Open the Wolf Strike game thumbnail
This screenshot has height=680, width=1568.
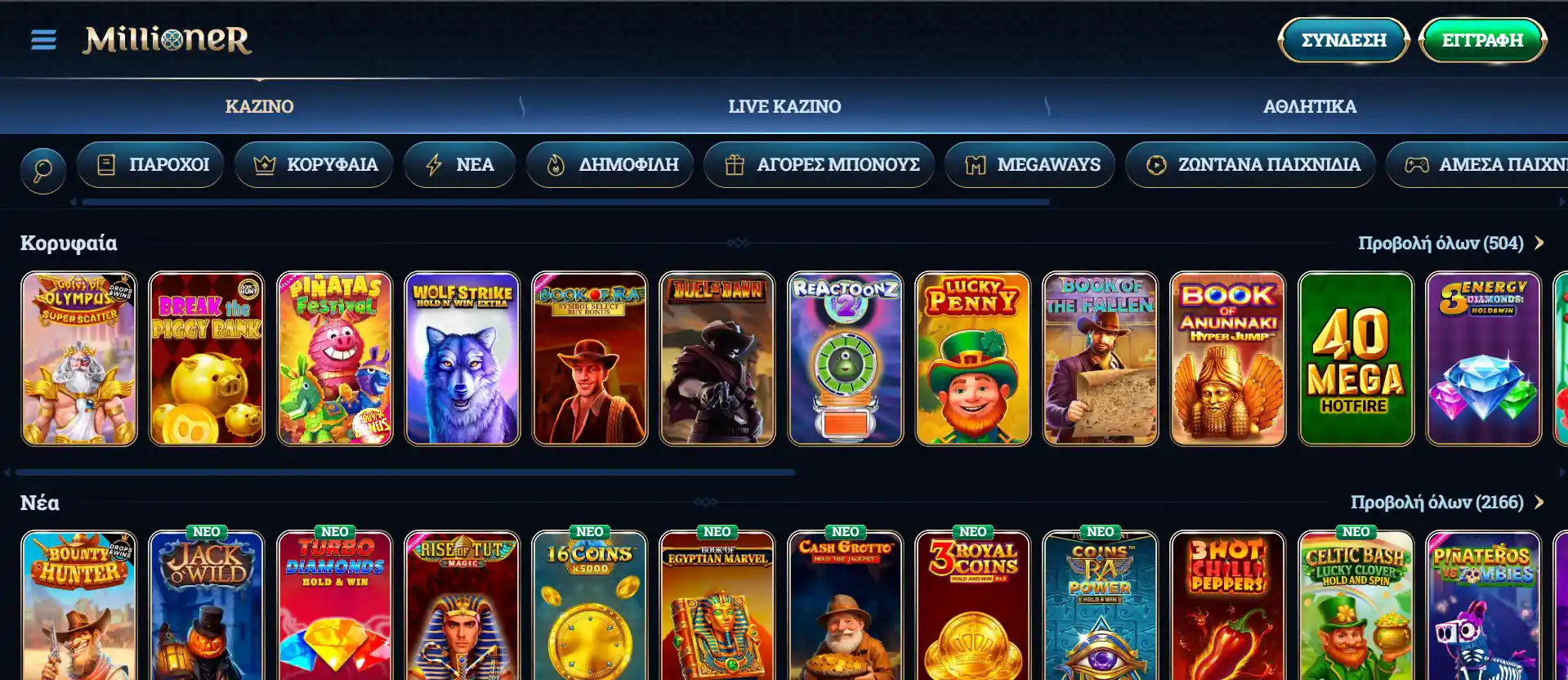tap(462, 359)
